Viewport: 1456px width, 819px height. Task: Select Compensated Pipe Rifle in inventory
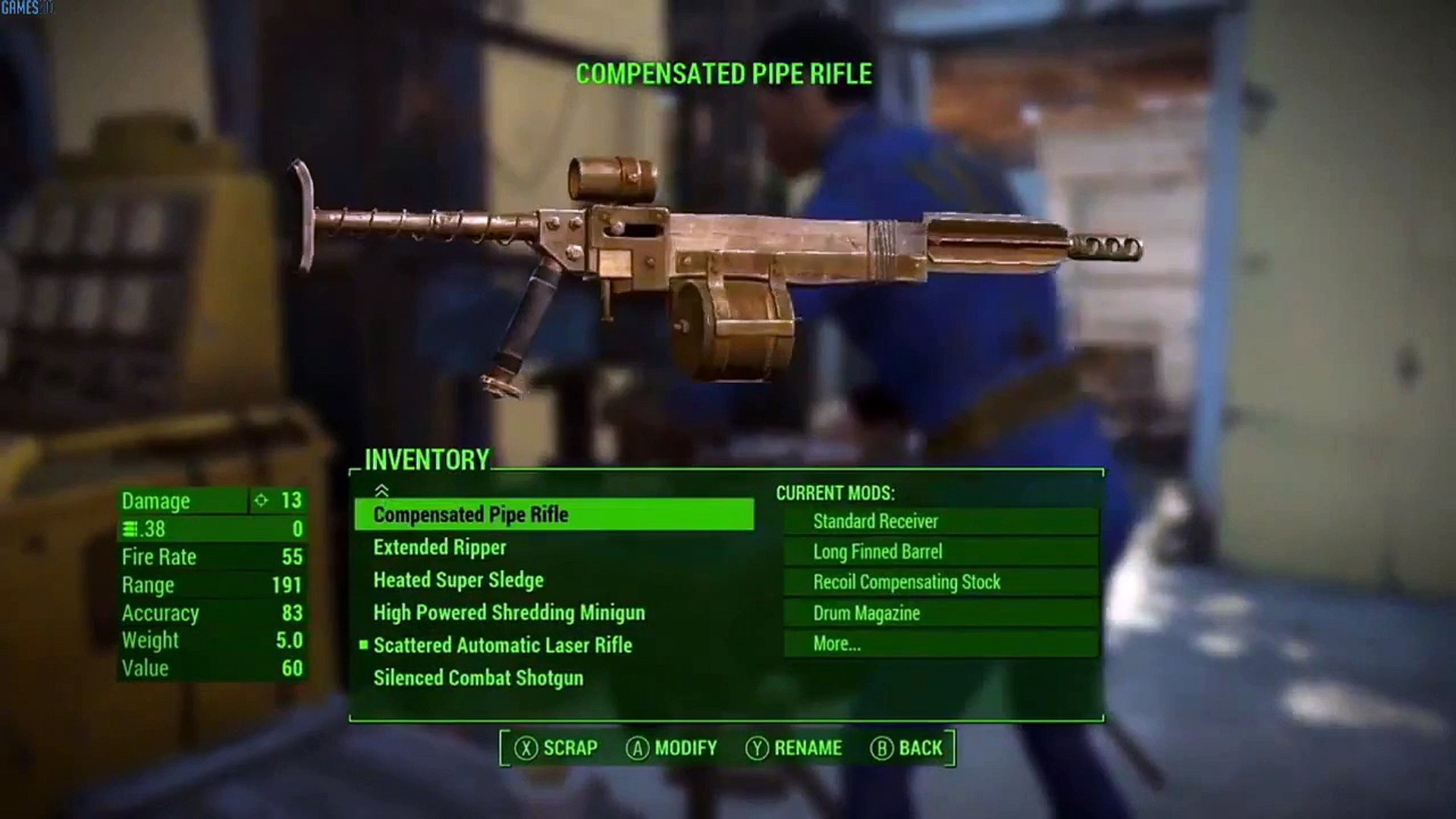click(x=471, y=515)
